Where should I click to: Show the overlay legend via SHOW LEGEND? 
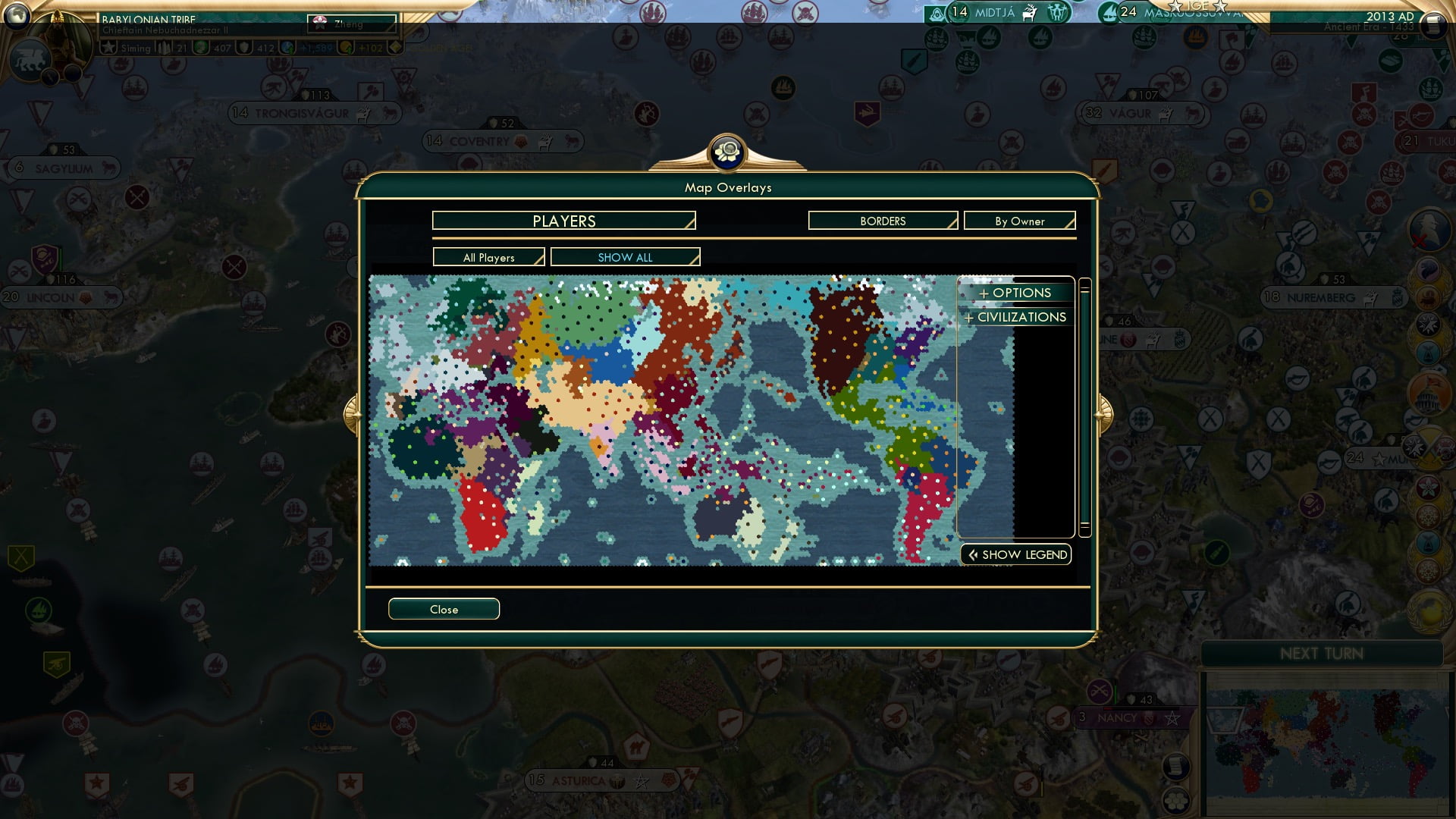pos(1015,554)
